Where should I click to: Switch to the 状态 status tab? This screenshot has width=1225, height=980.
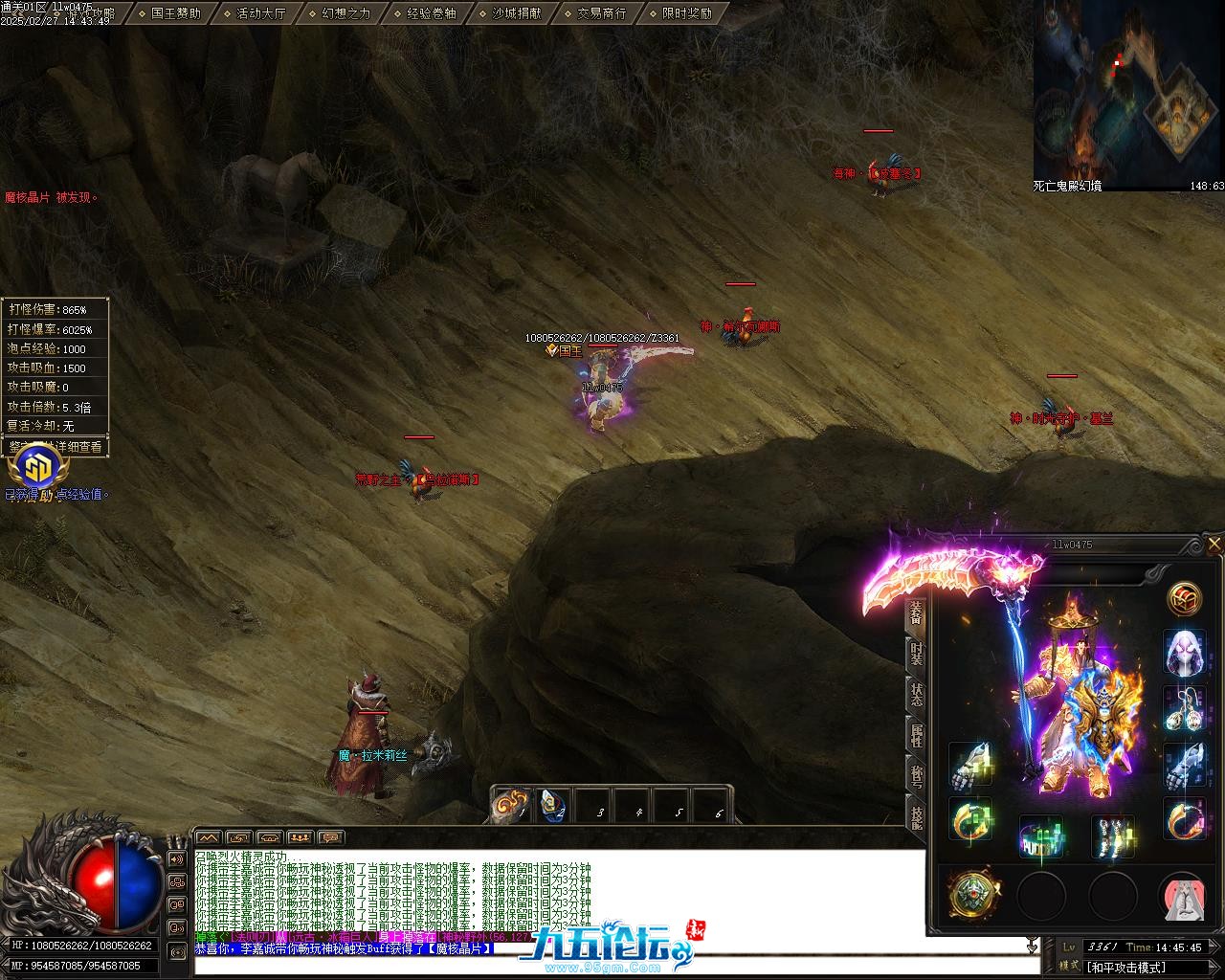916,695
